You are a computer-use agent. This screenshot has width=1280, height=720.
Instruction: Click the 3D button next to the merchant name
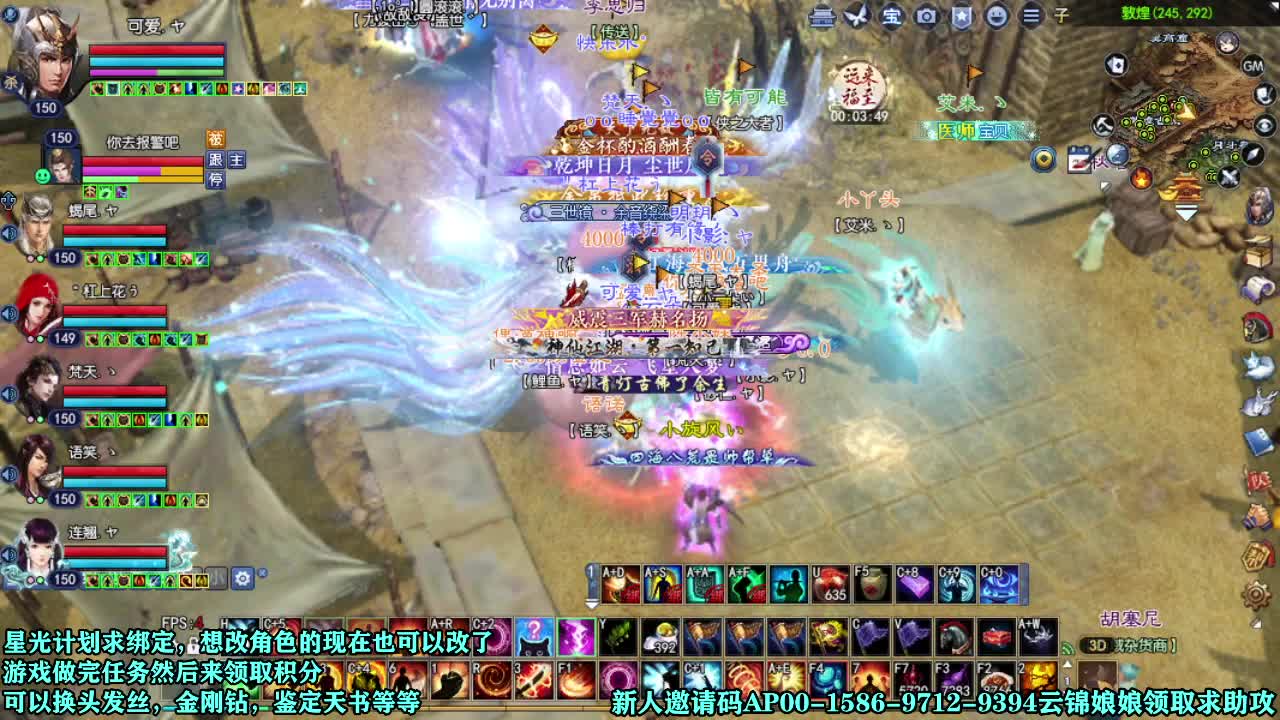tap(1099, 644)
